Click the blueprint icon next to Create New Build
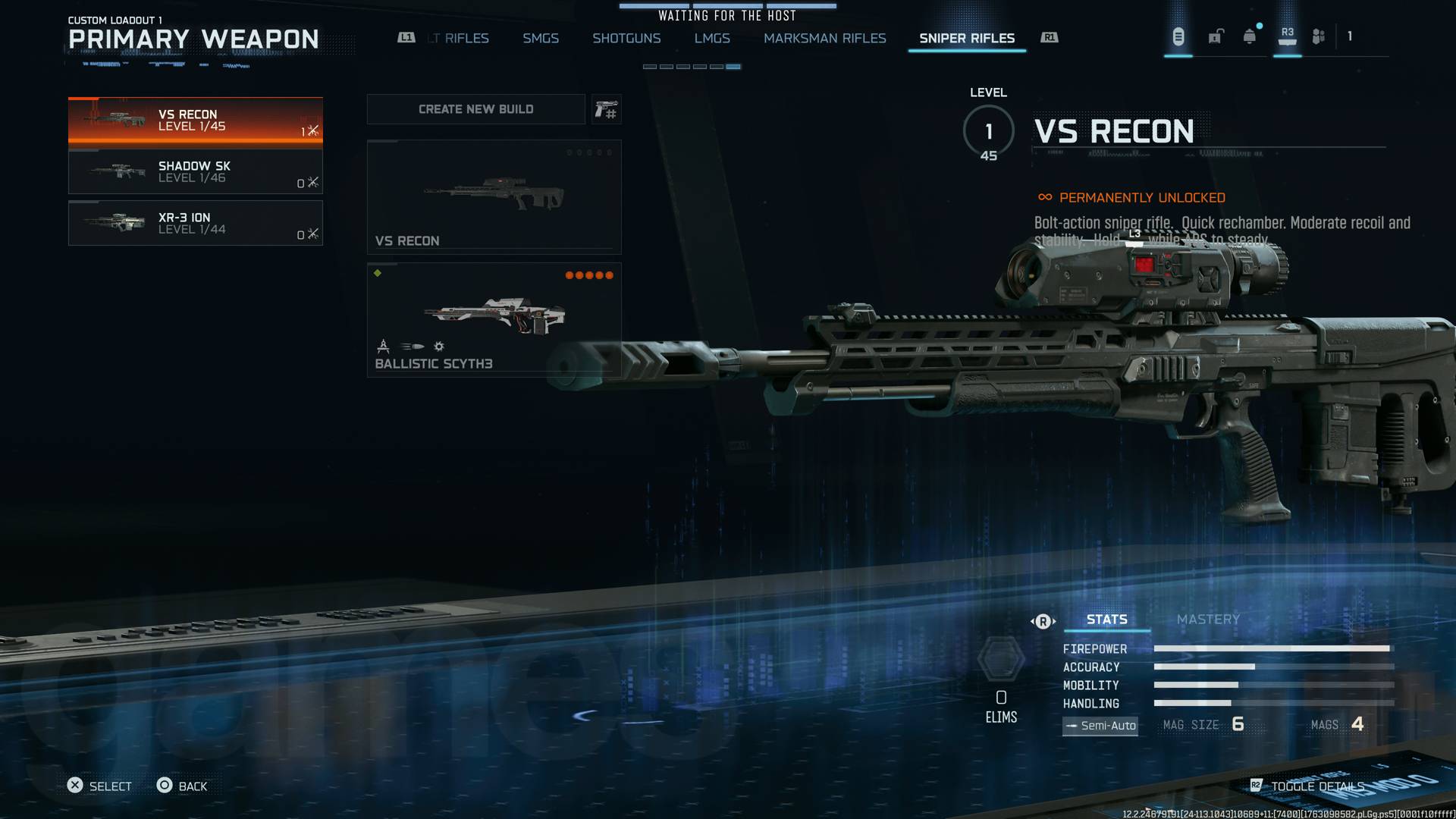Image resolution: width=1456 pixels, height=819 pixels. point(606,109)
